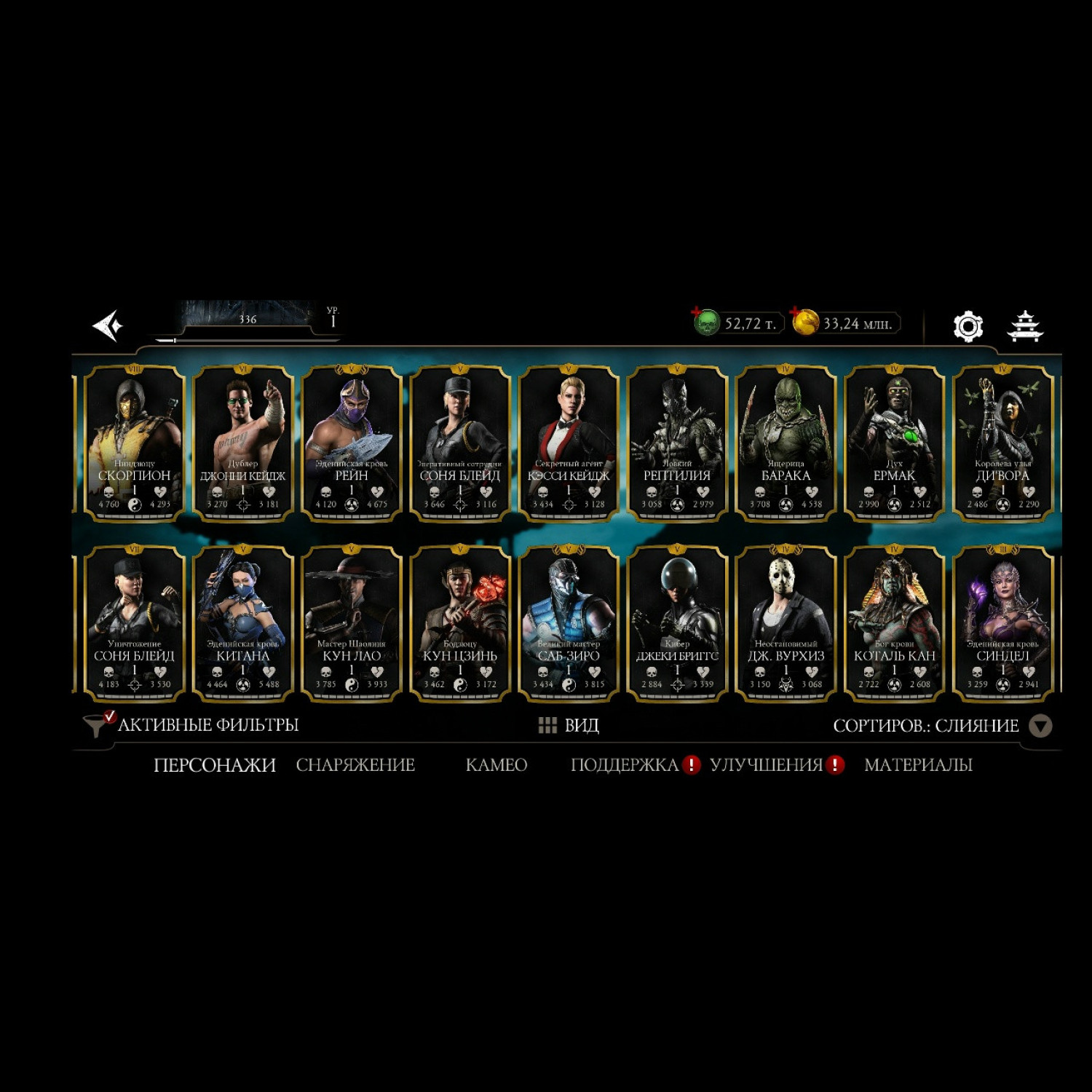Select the Дж. Вурхиз card
1092x1092 pixels.
pos(786,623)
